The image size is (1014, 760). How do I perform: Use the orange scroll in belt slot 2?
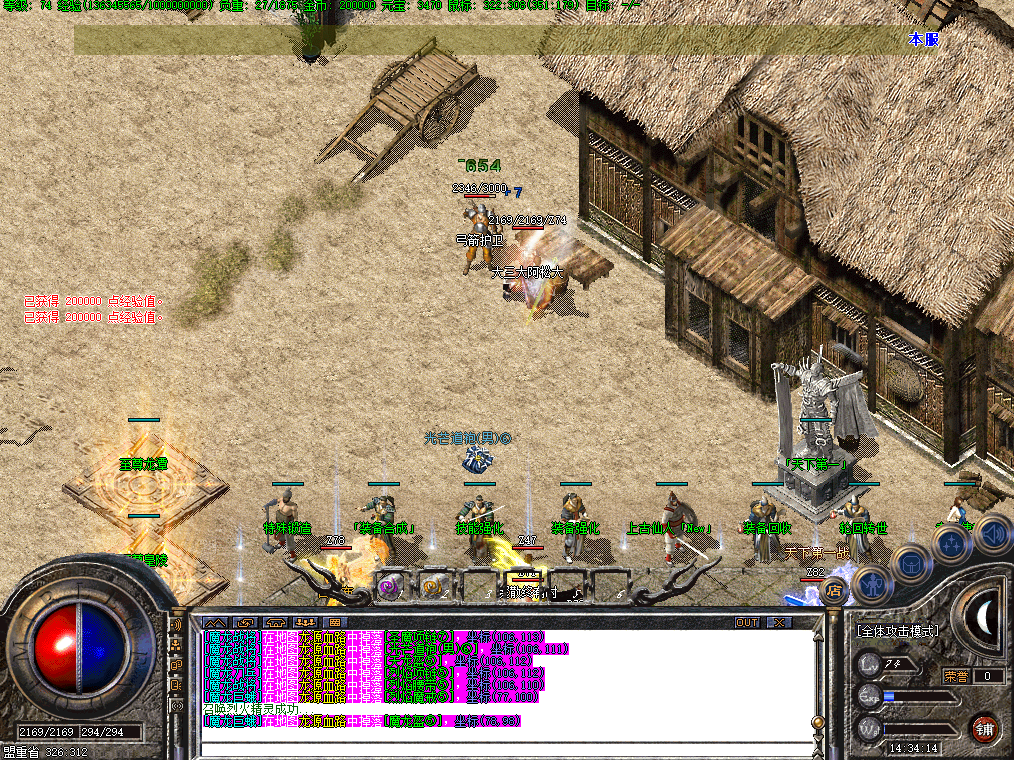tap(433, 587)
